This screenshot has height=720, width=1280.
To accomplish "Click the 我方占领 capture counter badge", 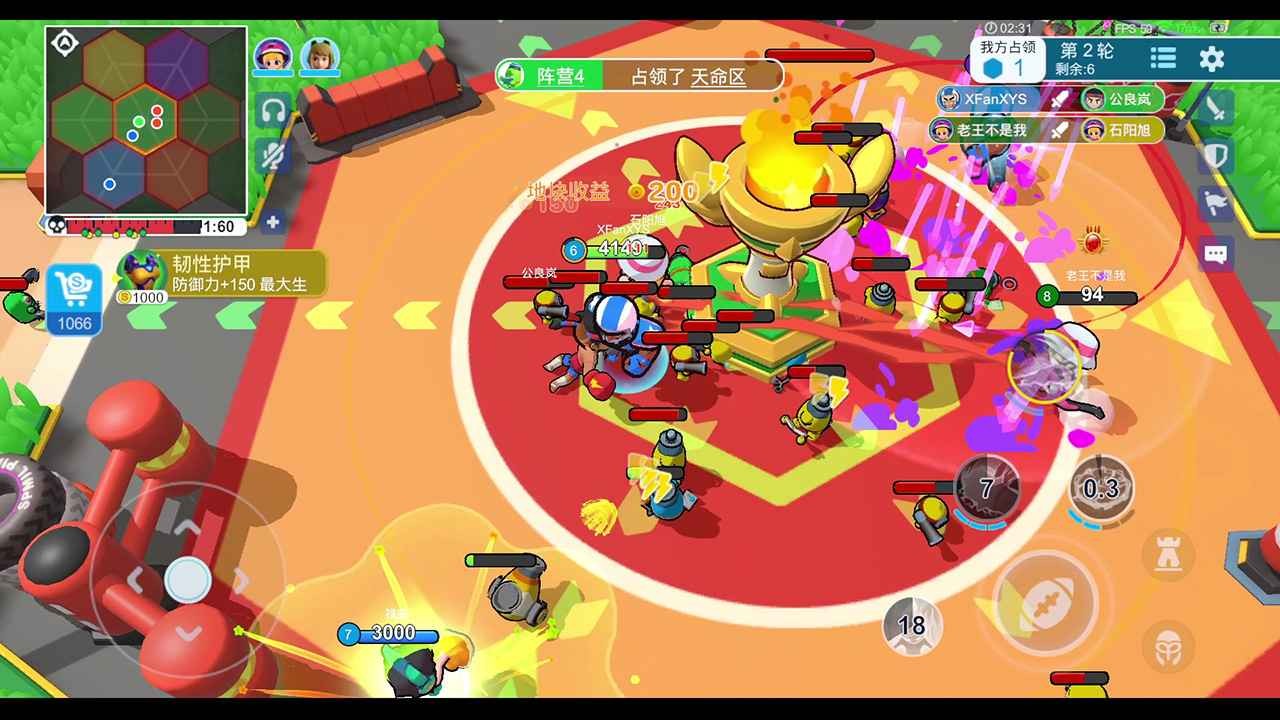I will [x=1005, y=58].
